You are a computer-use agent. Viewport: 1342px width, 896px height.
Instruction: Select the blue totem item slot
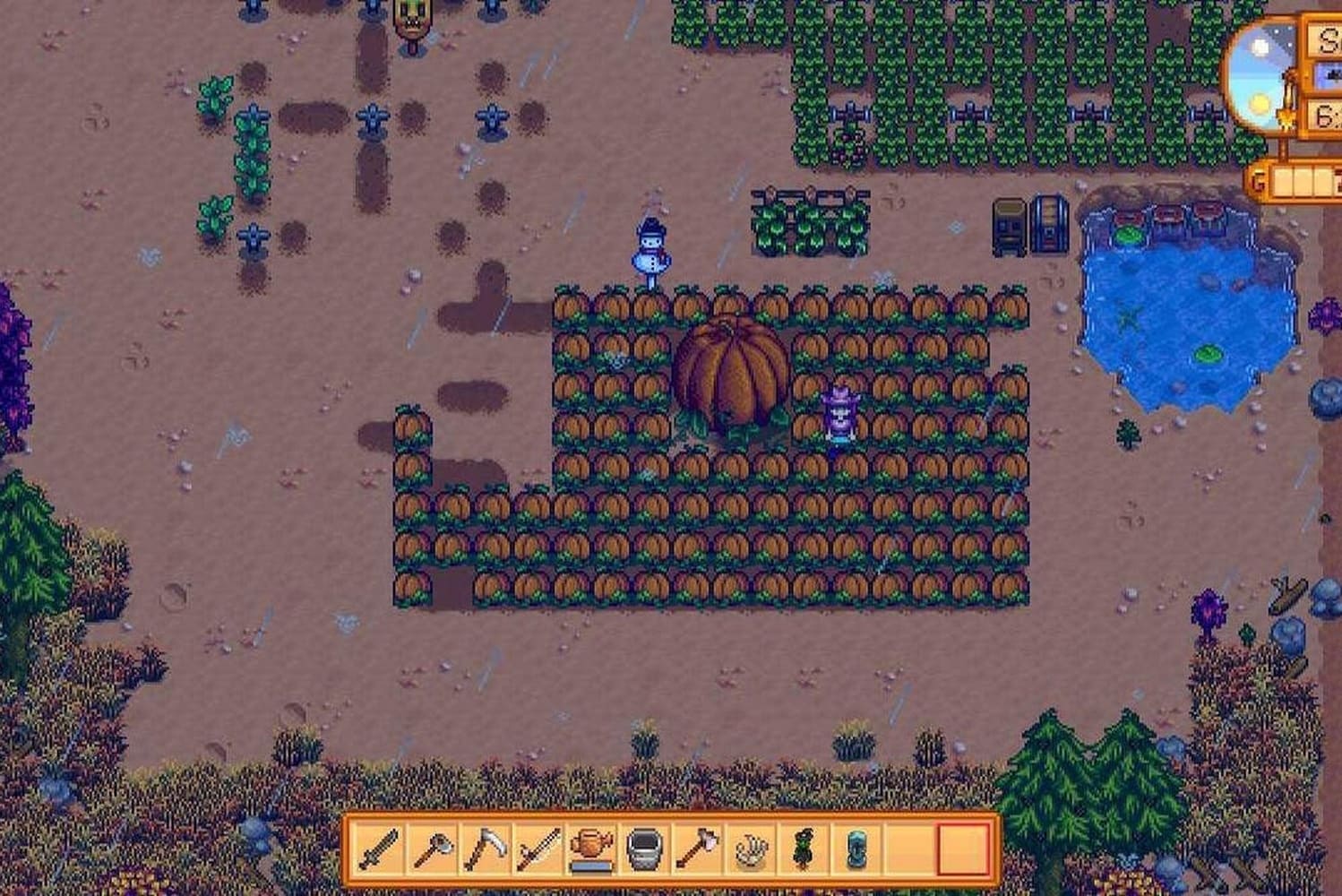pyautogui.click(x=856, y=848)
